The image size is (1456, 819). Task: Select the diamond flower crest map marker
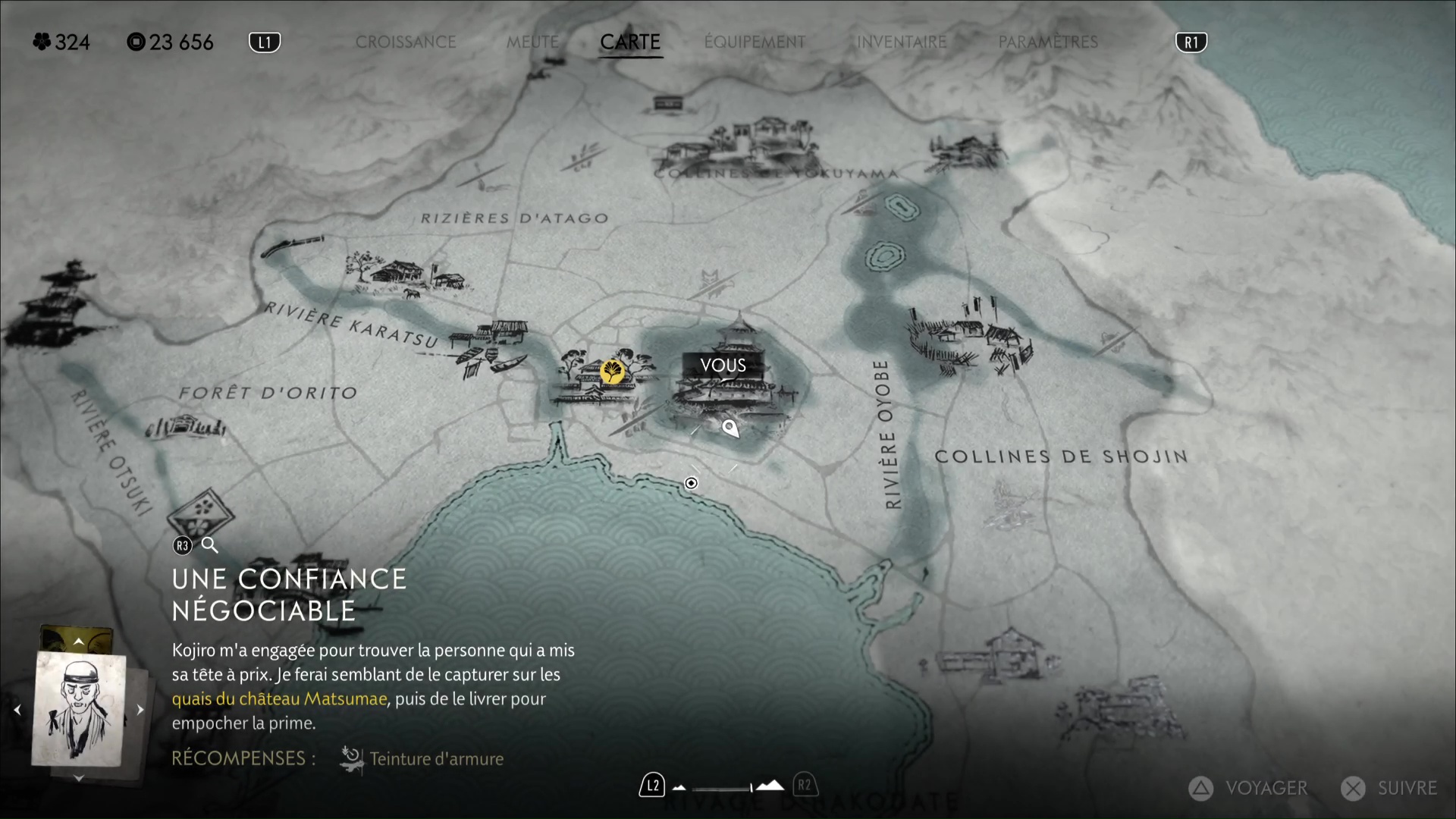201,511
